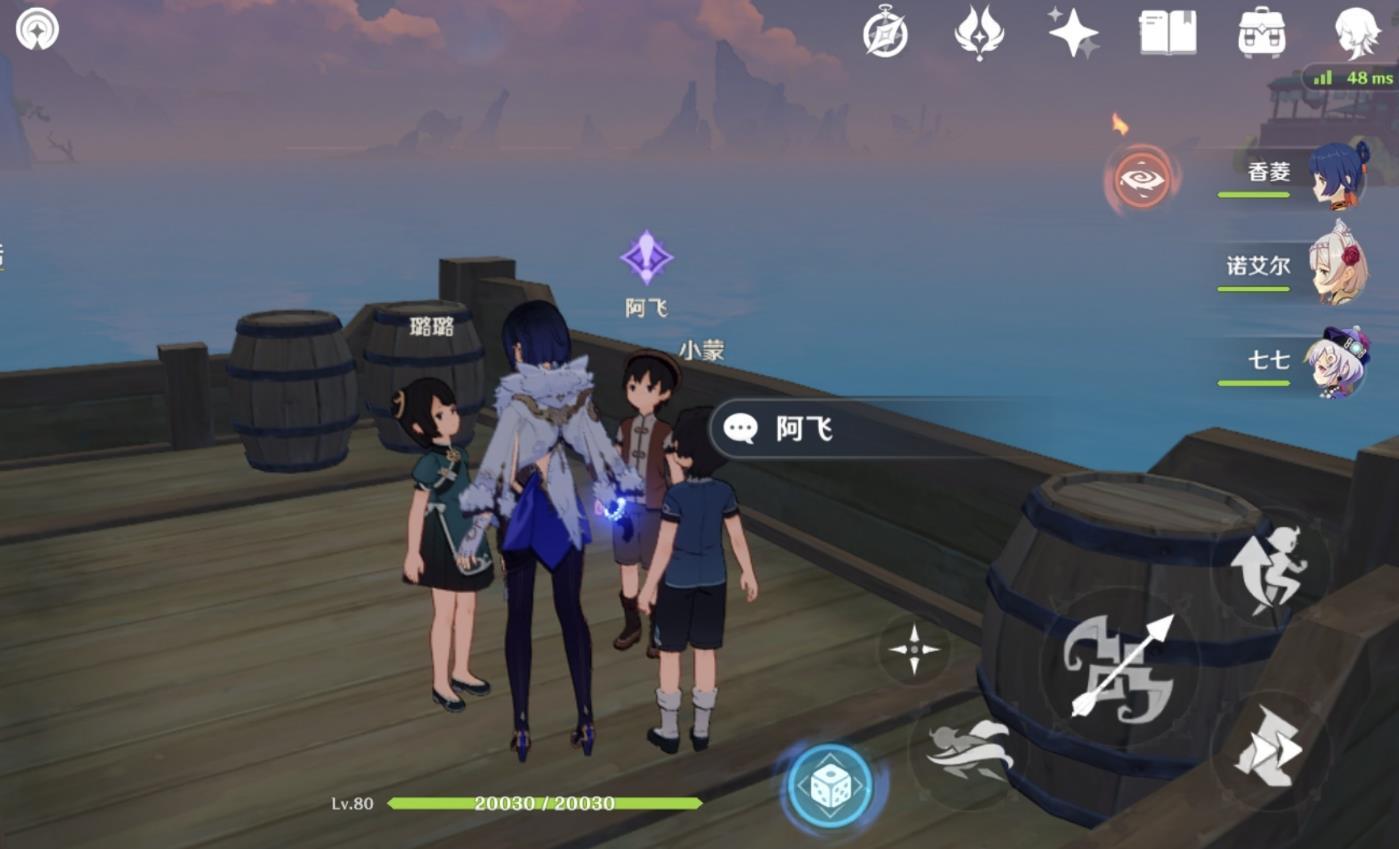The width and height of the screenshot is (1399, 849).
Task: Tap the aiming mode crosshair button
Action: (x=914, y=649)
